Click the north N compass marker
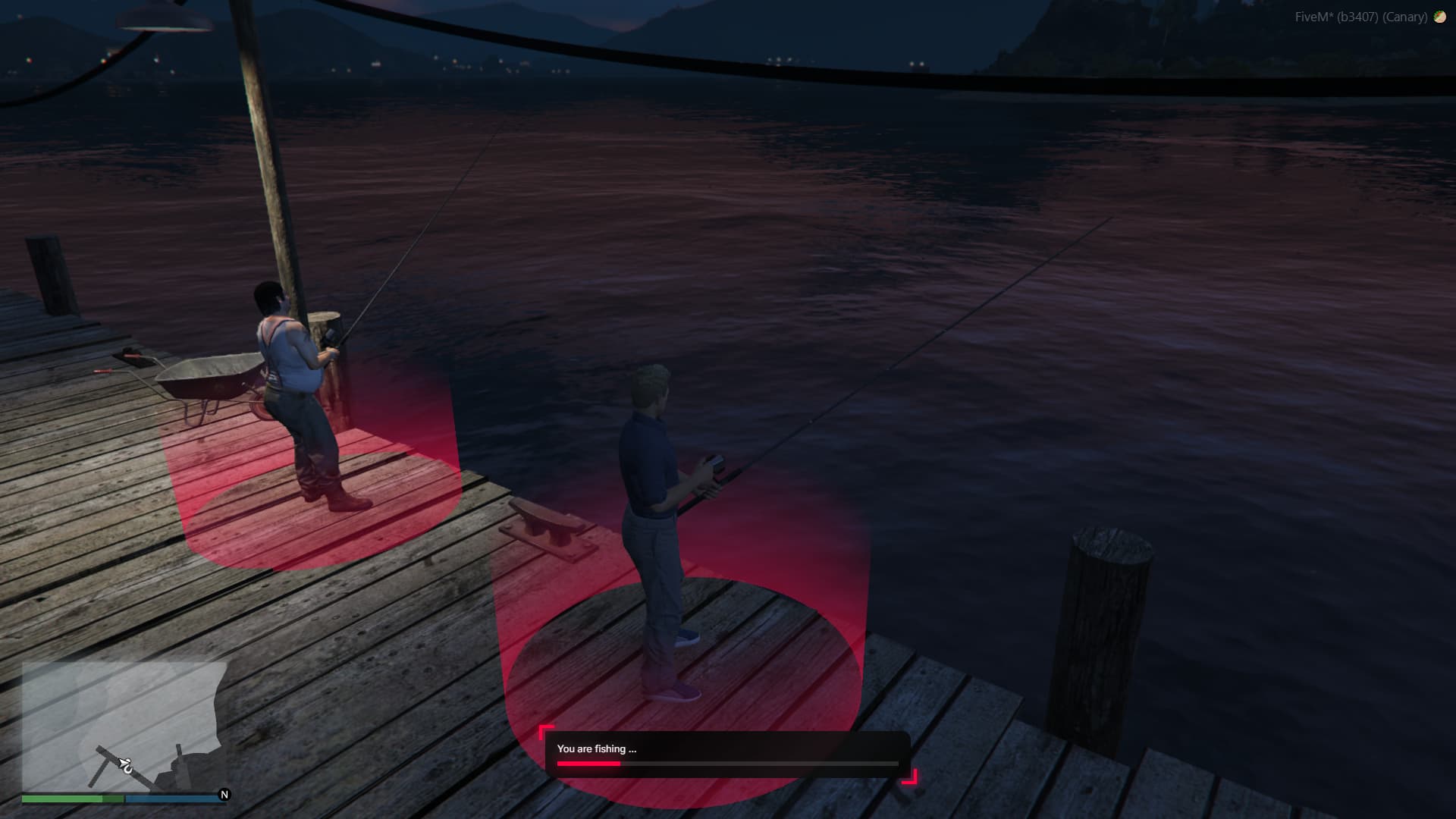 224,795
